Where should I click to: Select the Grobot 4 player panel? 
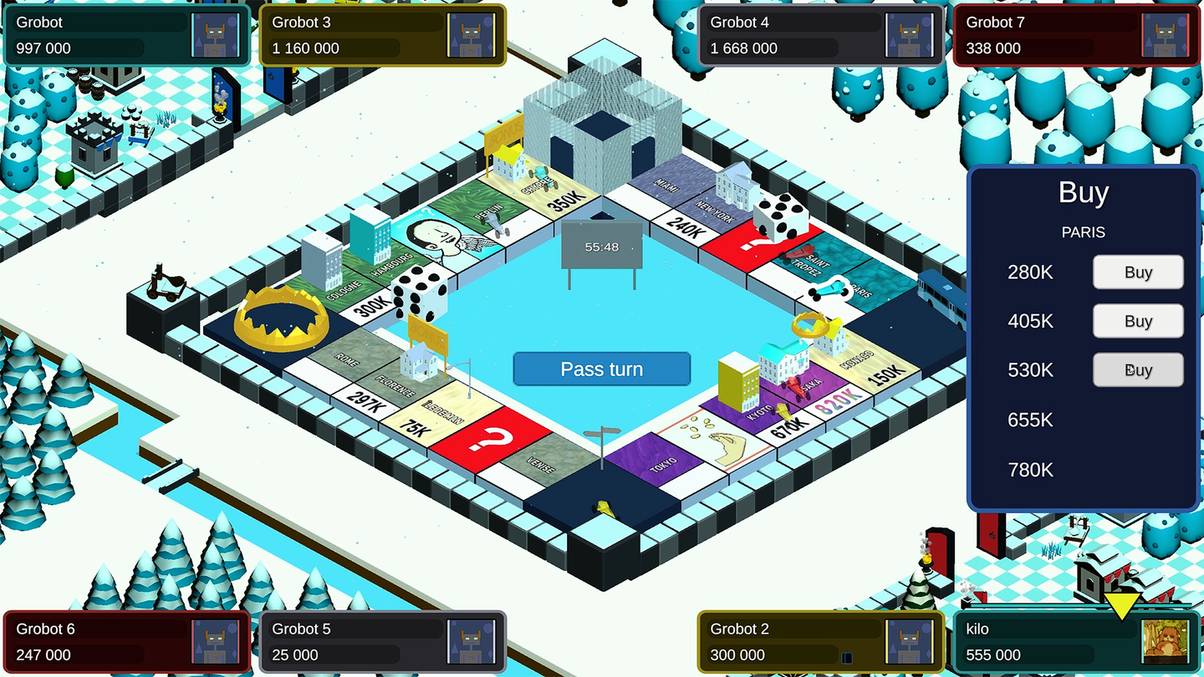tap(820, 35)
